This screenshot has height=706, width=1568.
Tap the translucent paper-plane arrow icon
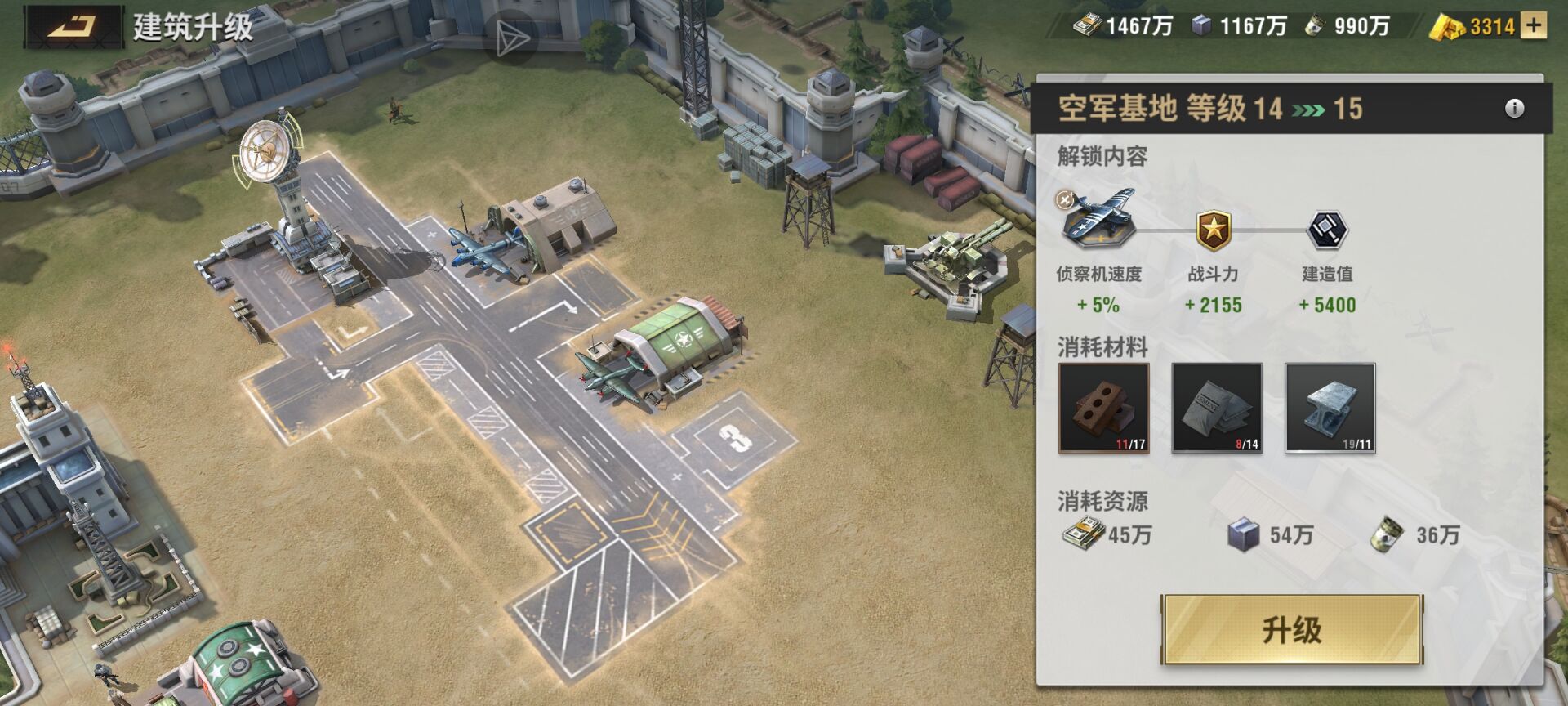point(511,38)
